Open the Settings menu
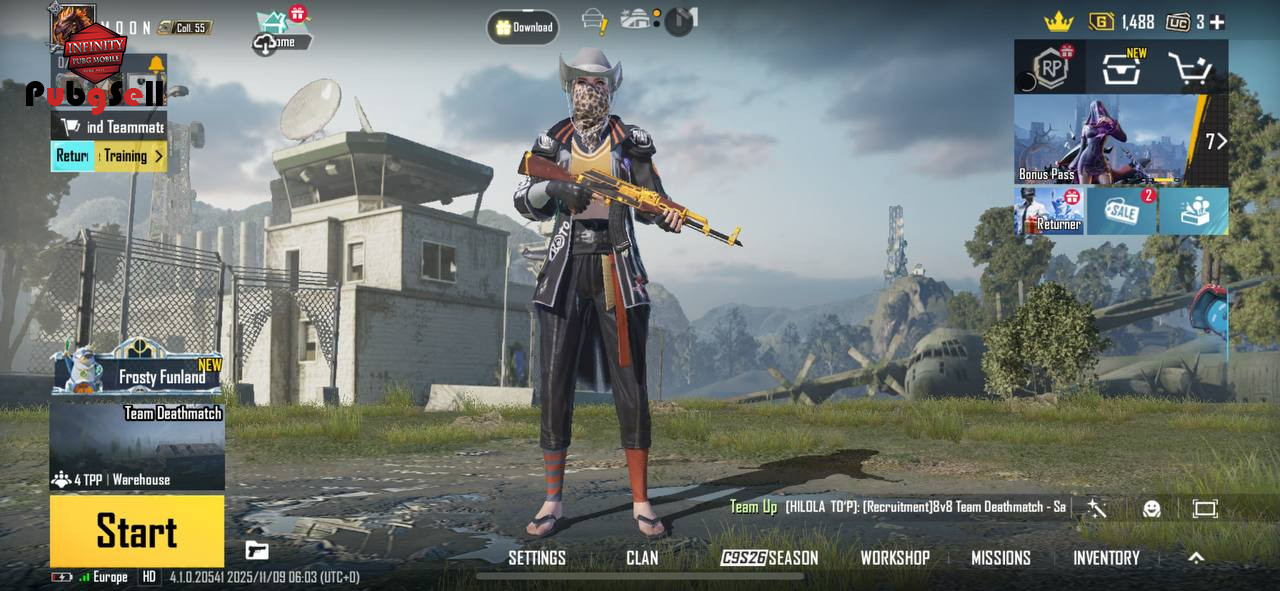This screenshot has height=591, width=1280. click(537, 558)
